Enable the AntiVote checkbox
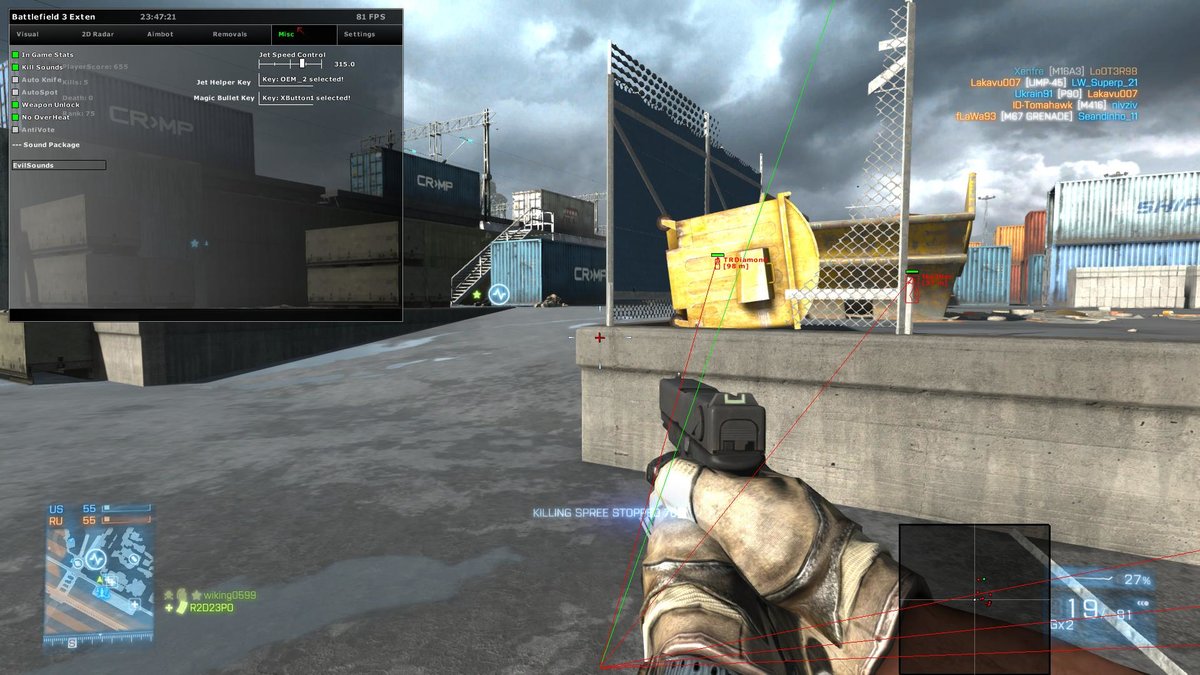 (x=15, y=129)
